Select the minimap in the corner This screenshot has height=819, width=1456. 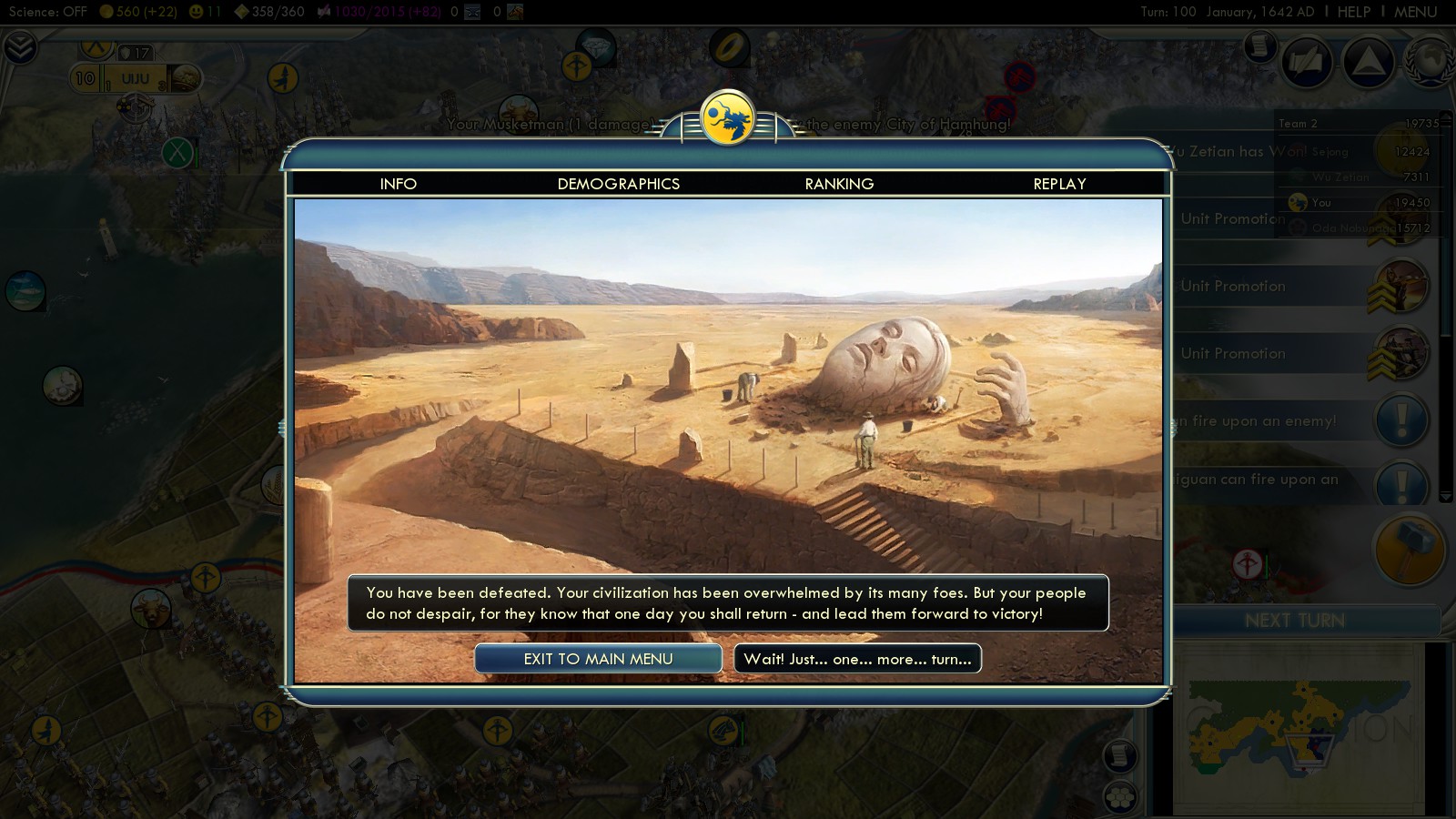click(1301, 728)
